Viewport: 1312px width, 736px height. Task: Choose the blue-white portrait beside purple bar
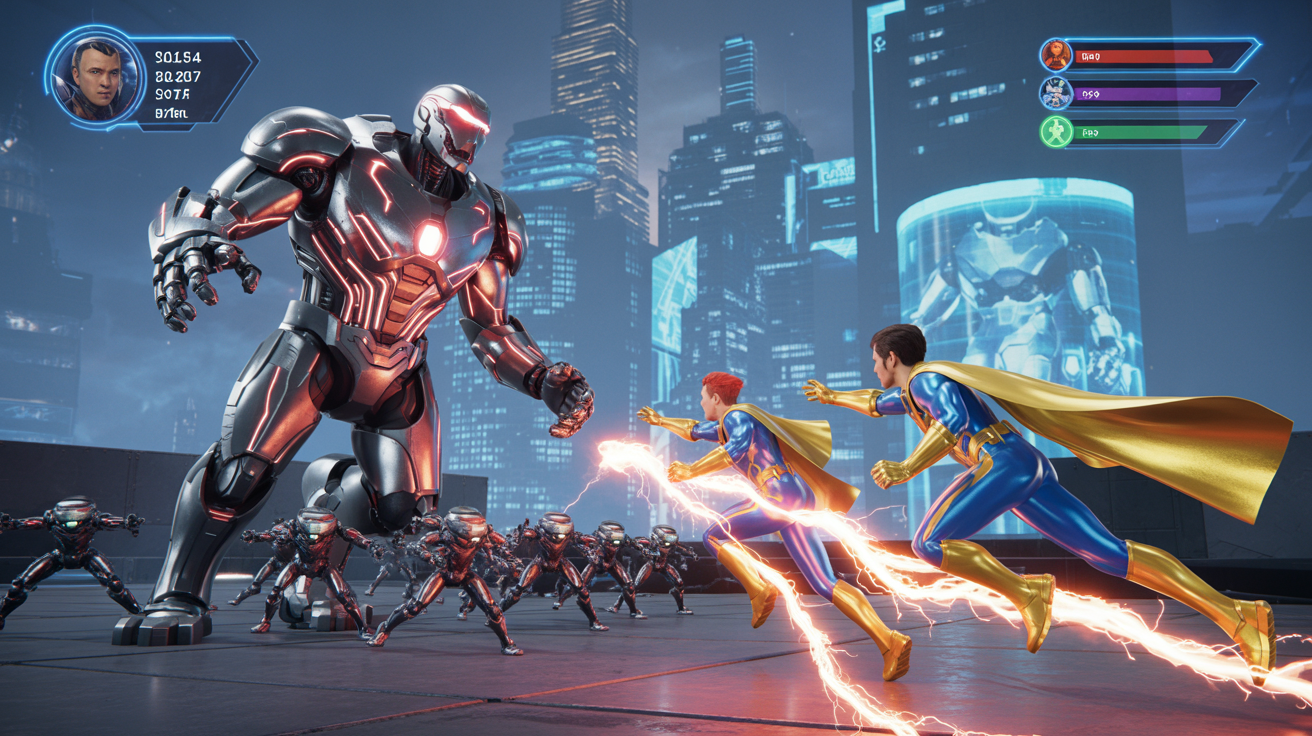click(x=1056, y=93)
